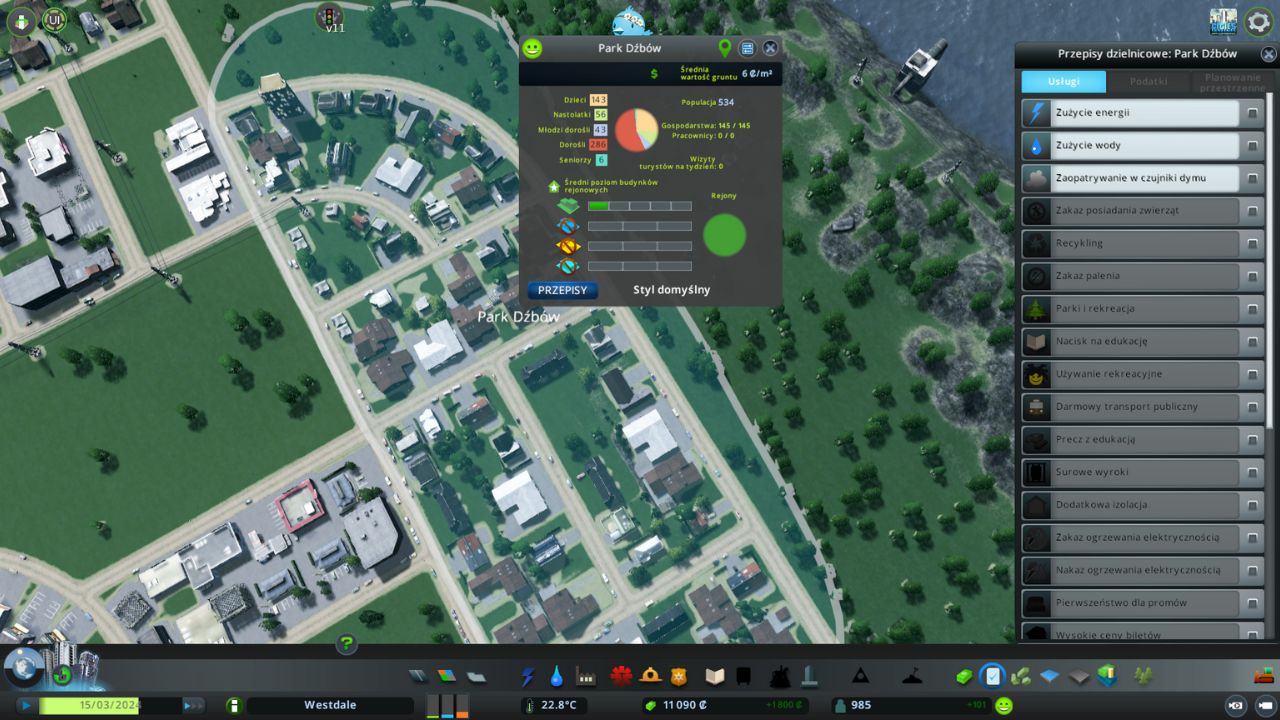Click the blue PRZEPISY button
The image size is (1280, 720).
562,290
